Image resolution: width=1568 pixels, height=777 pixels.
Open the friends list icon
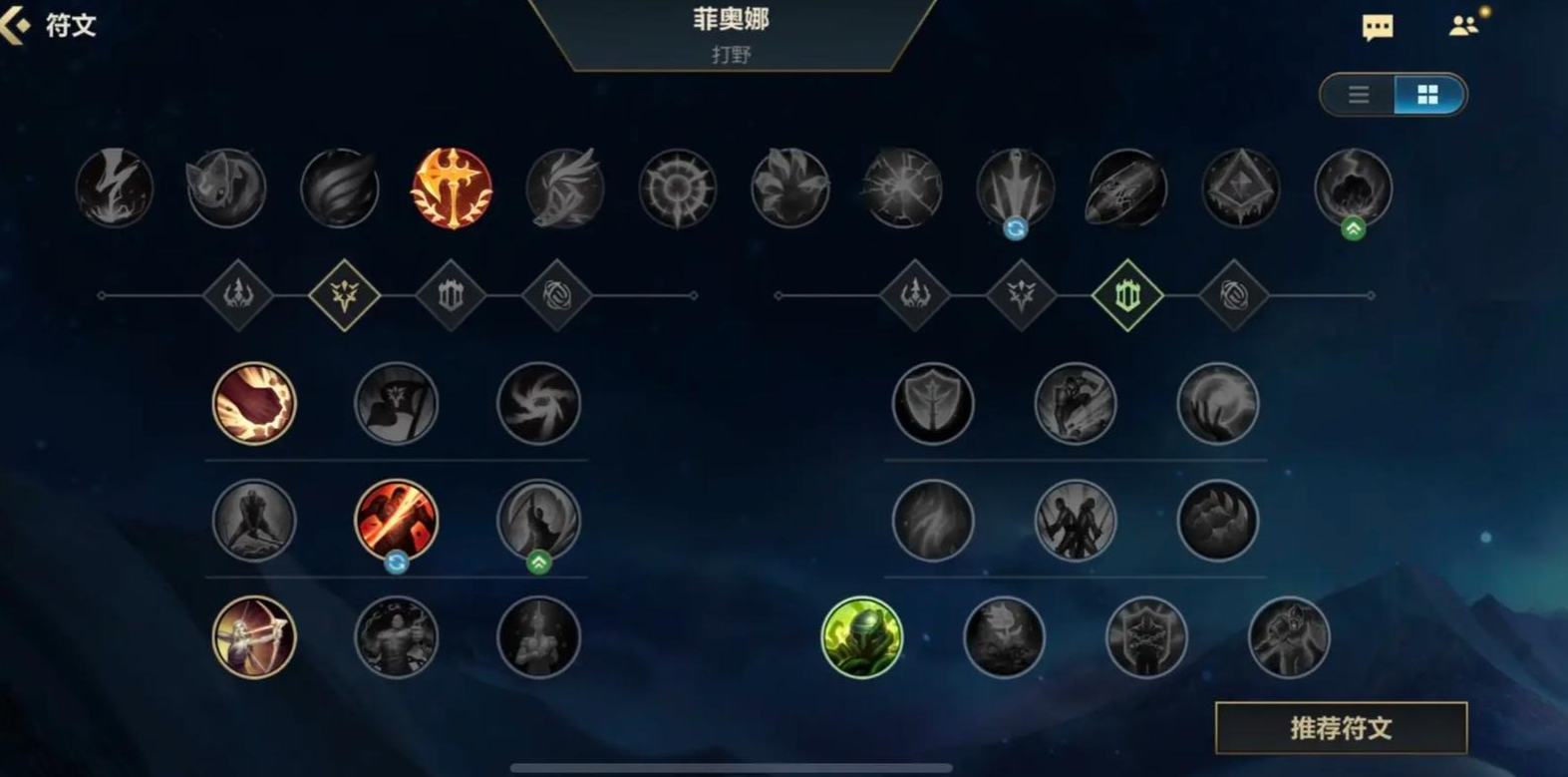1462,27
